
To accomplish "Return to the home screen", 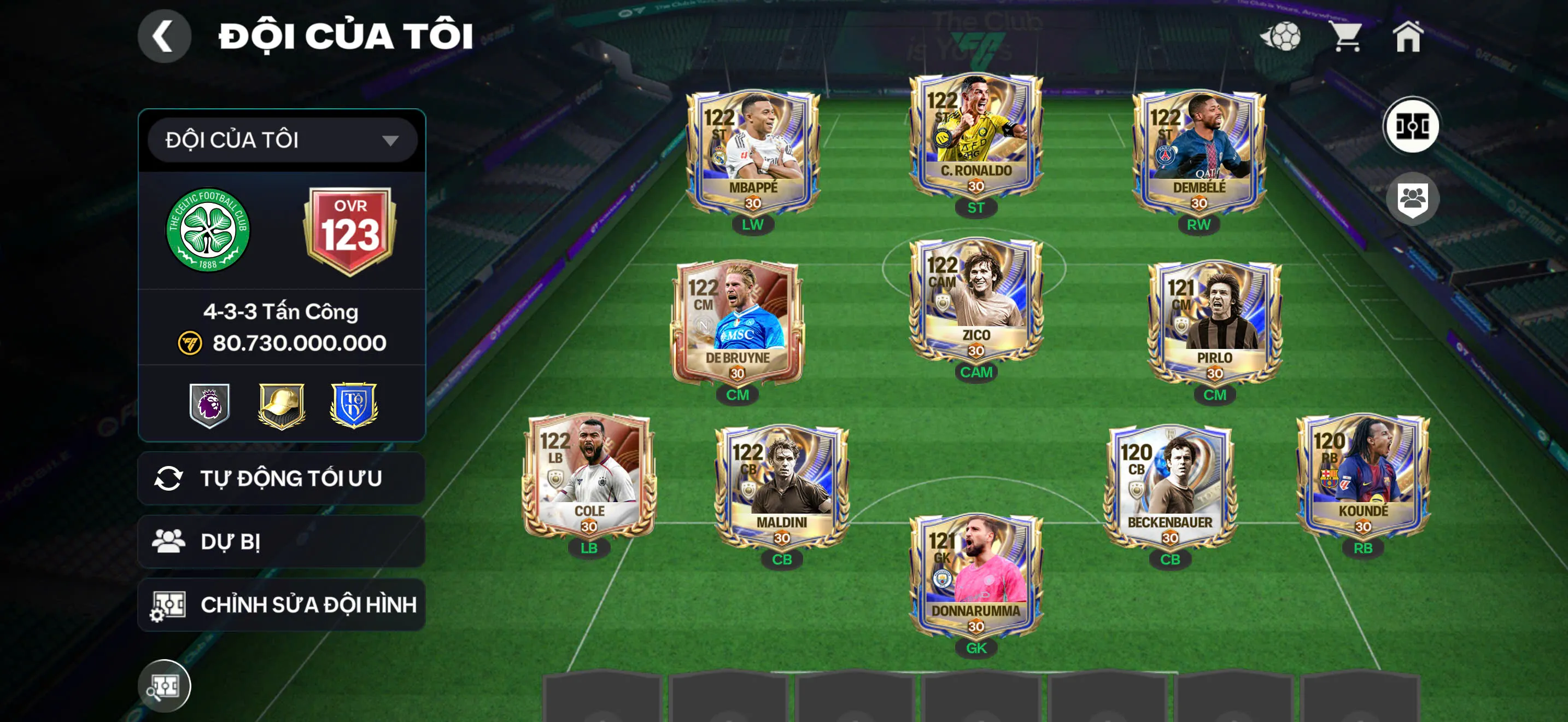I will [1408, 37].
